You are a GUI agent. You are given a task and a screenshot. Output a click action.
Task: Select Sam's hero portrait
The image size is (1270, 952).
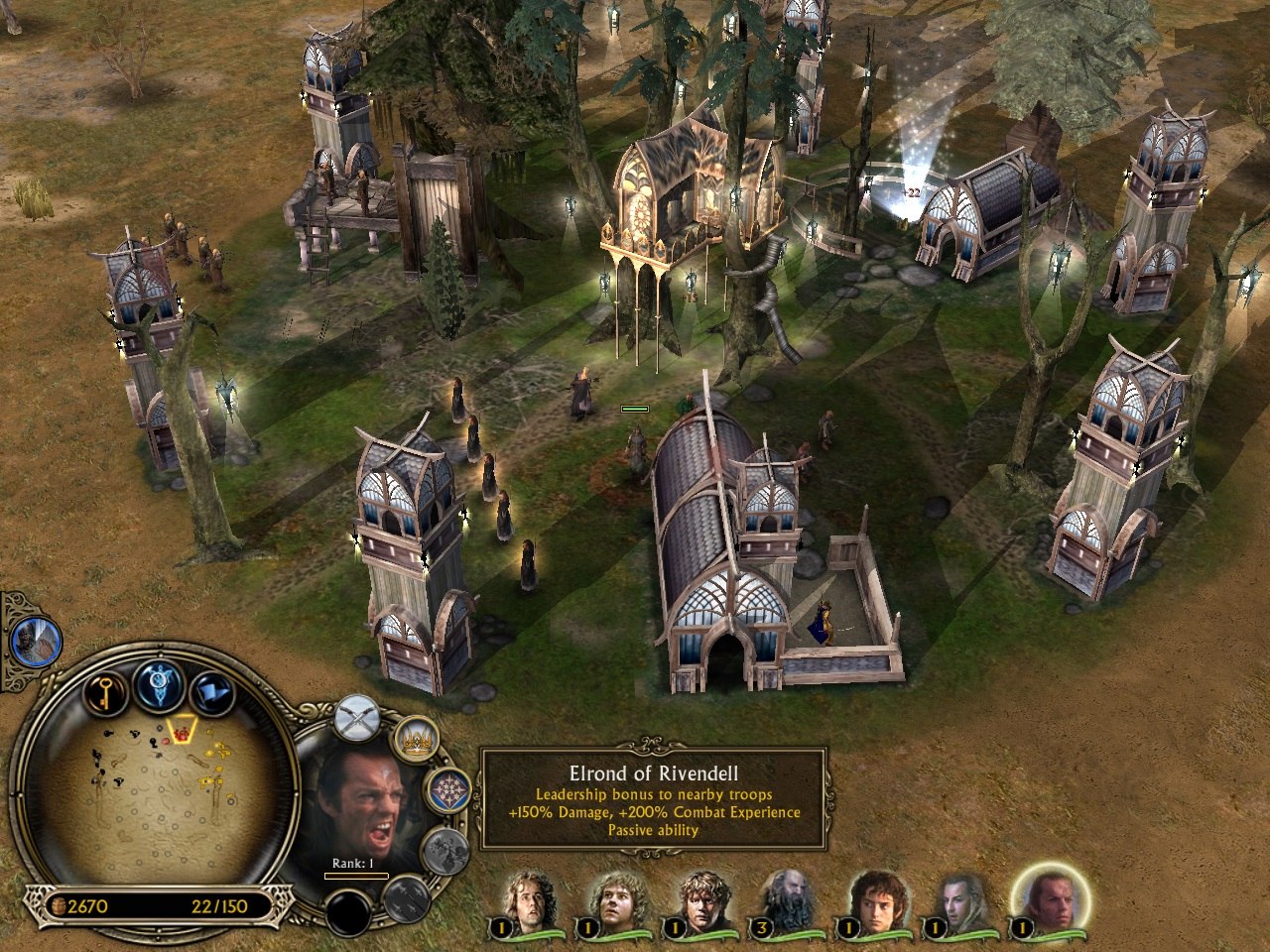coord(704,902)
